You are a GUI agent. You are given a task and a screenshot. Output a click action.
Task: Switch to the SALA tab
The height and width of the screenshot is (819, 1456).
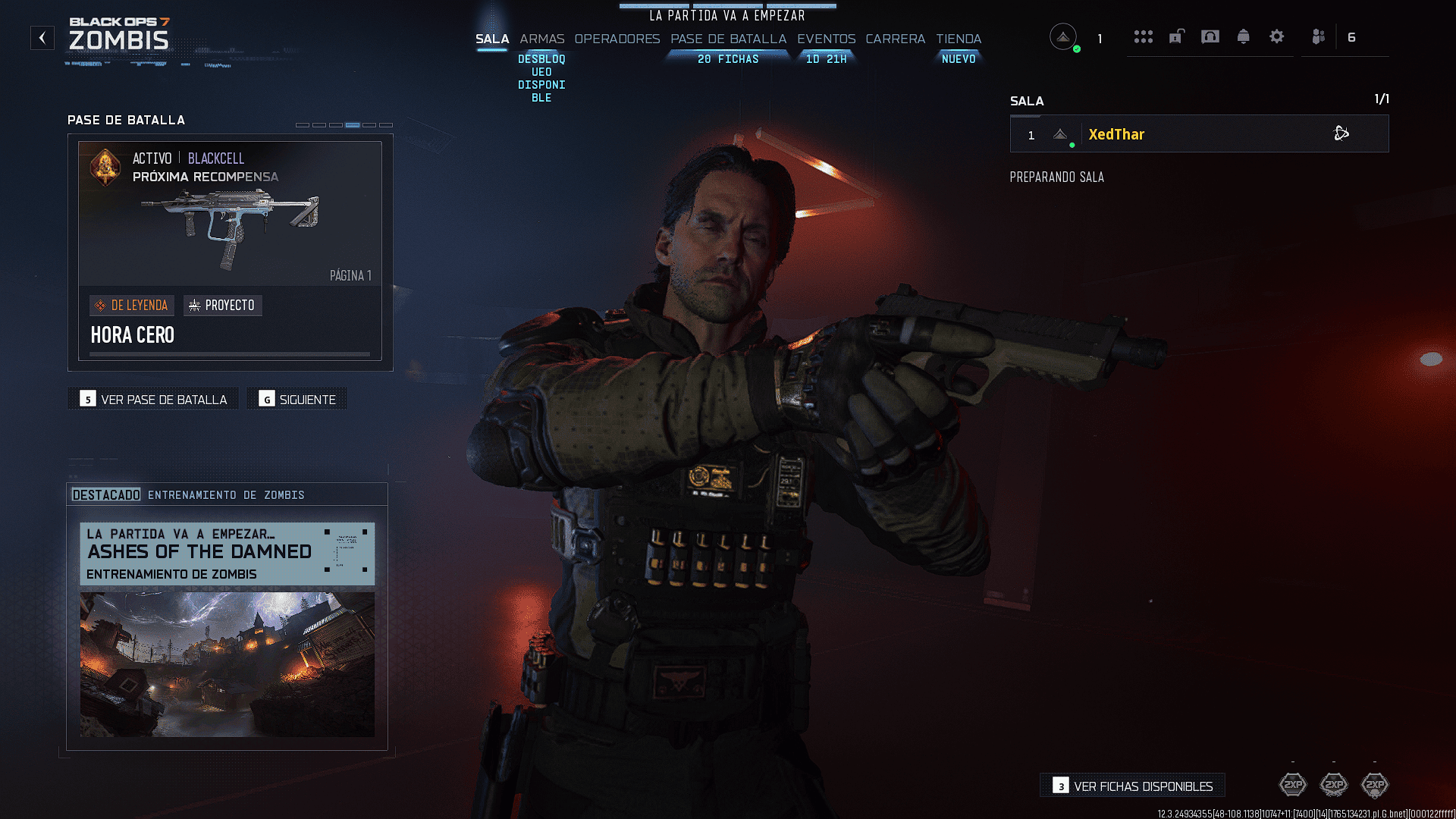[x=491, y=39]
